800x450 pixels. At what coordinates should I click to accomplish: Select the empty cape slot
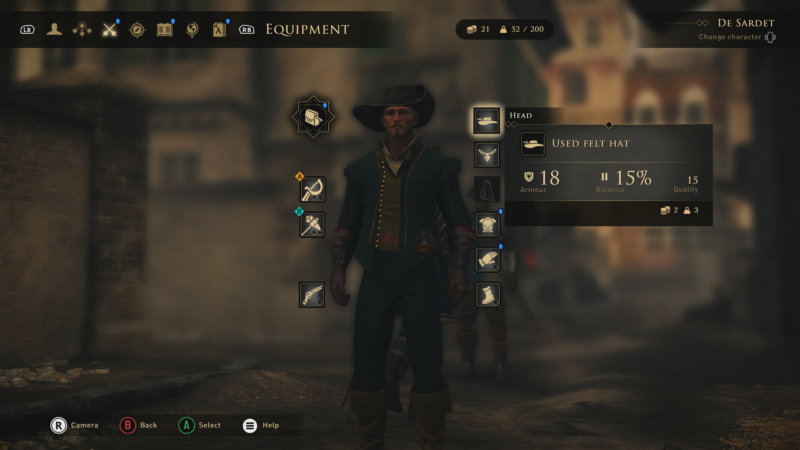coord(487,189)
